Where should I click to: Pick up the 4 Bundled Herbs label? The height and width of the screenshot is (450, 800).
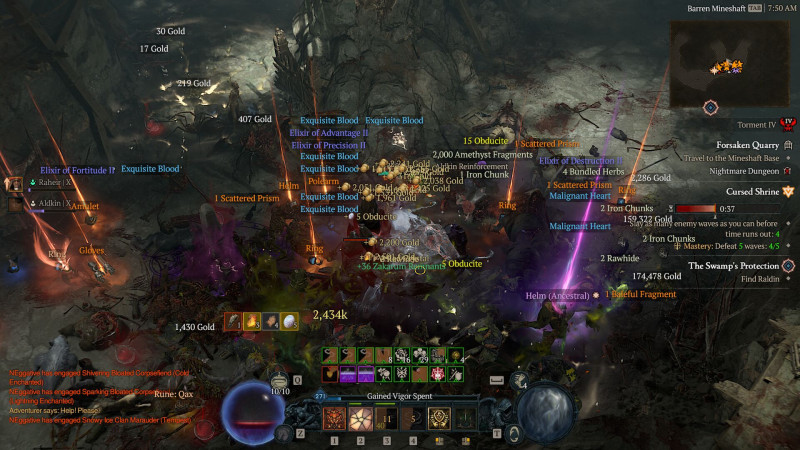click(x=593, y=171)
